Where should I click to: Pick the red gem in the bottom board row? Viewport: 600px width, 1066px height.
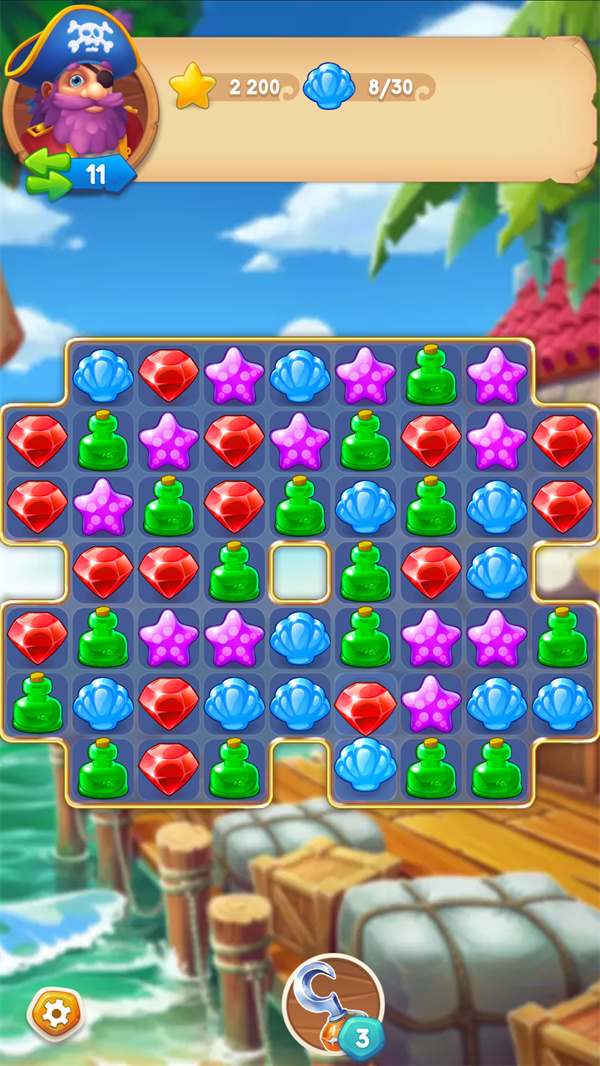click(168, 768)
